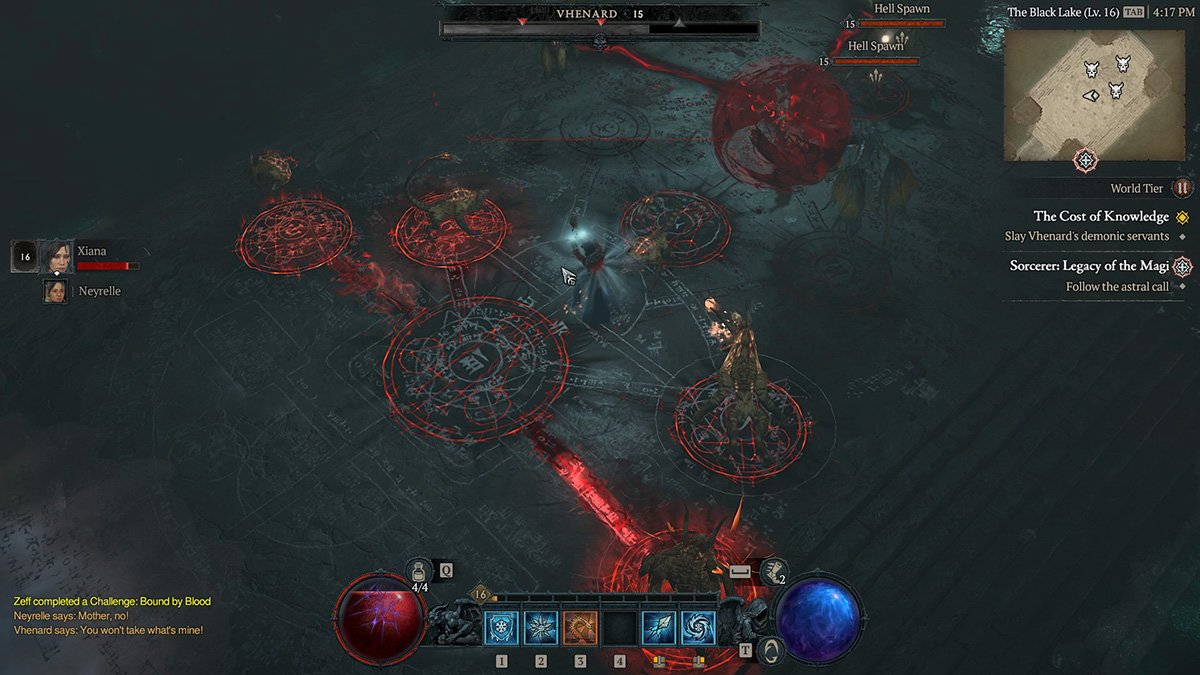1200x675 pixels.
Task: Use the evade boot icon
Action: (773, 572)
